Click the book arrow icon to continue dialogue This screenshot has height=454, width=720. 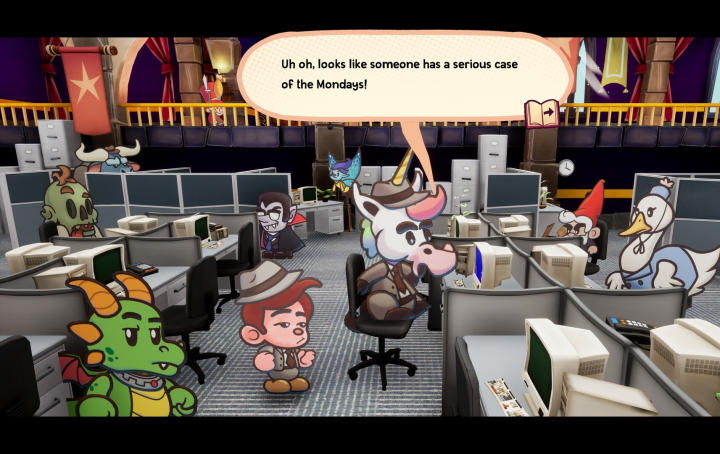click(542, 113)
